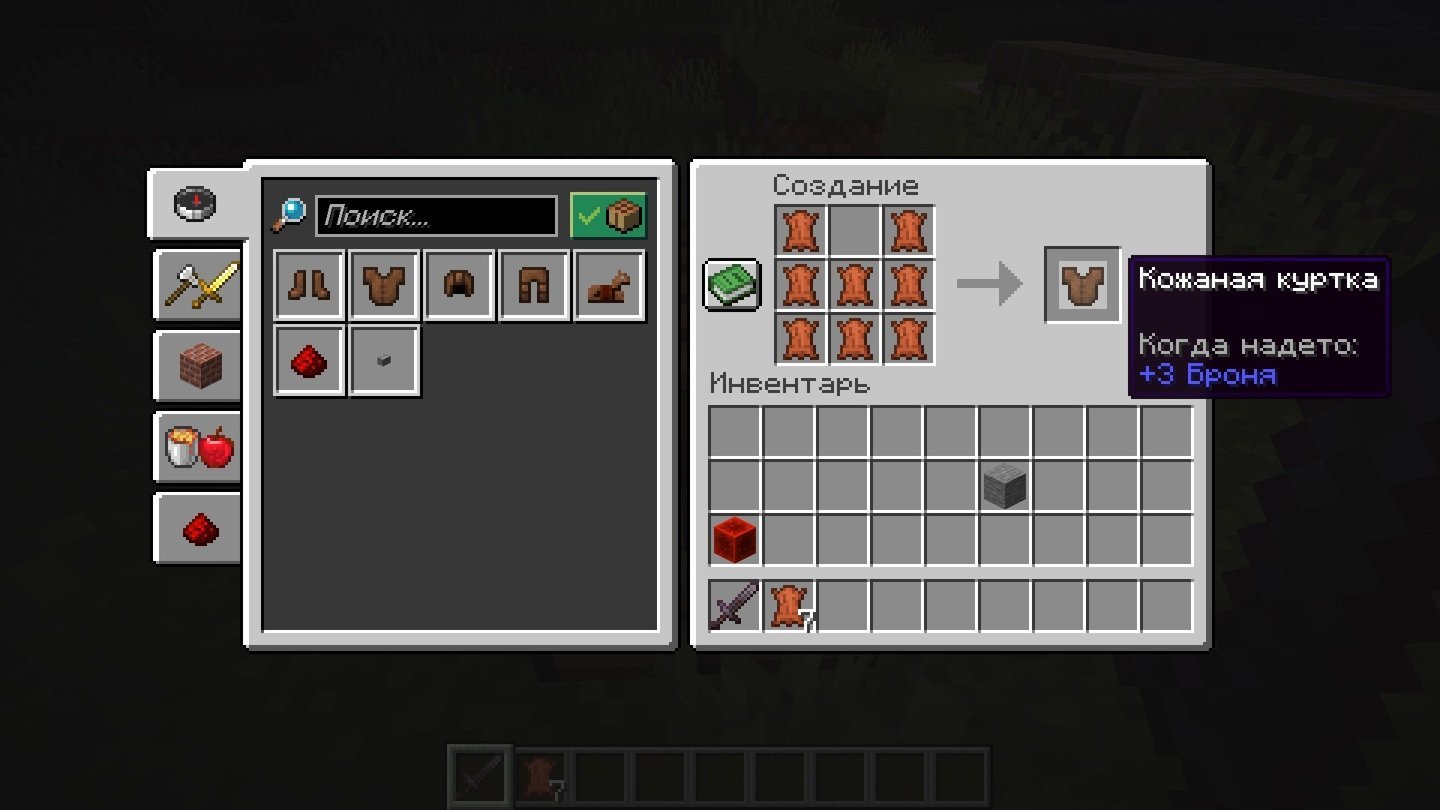This screenshot has height=810, width=1440.
Task: Grab the stack of seven leather
Action: point(789,606)
